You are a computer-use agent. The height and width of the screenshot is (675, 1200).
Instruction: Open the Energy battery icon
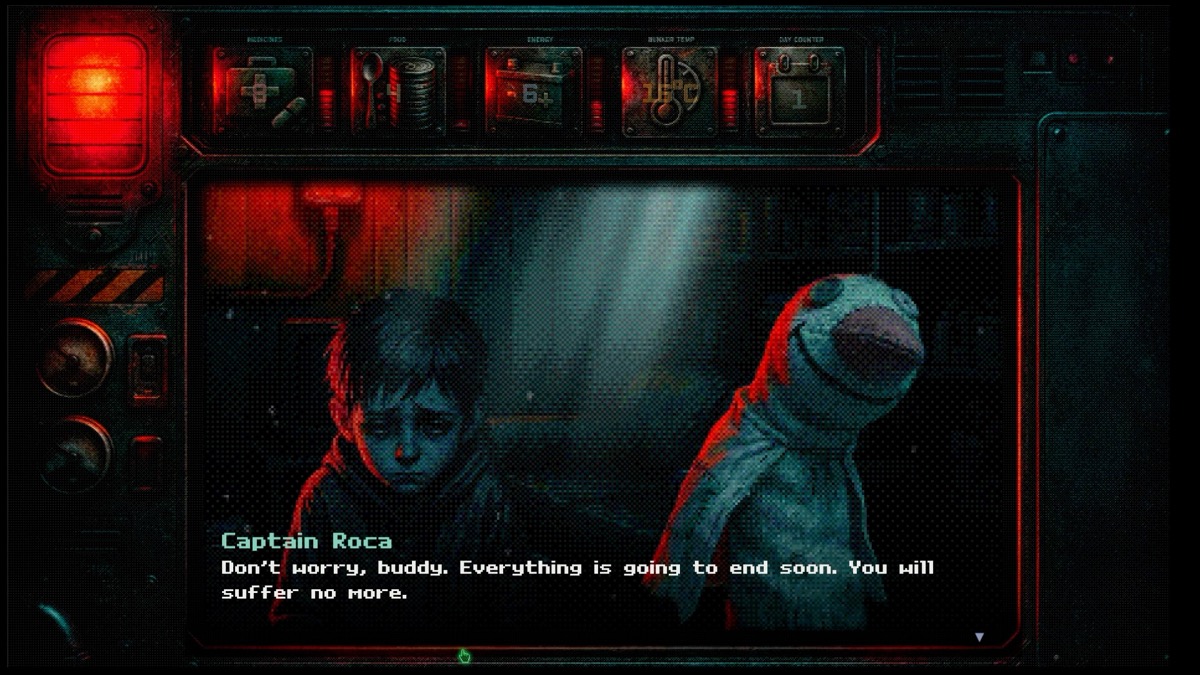pyautogui.click(x=533, y=91)
